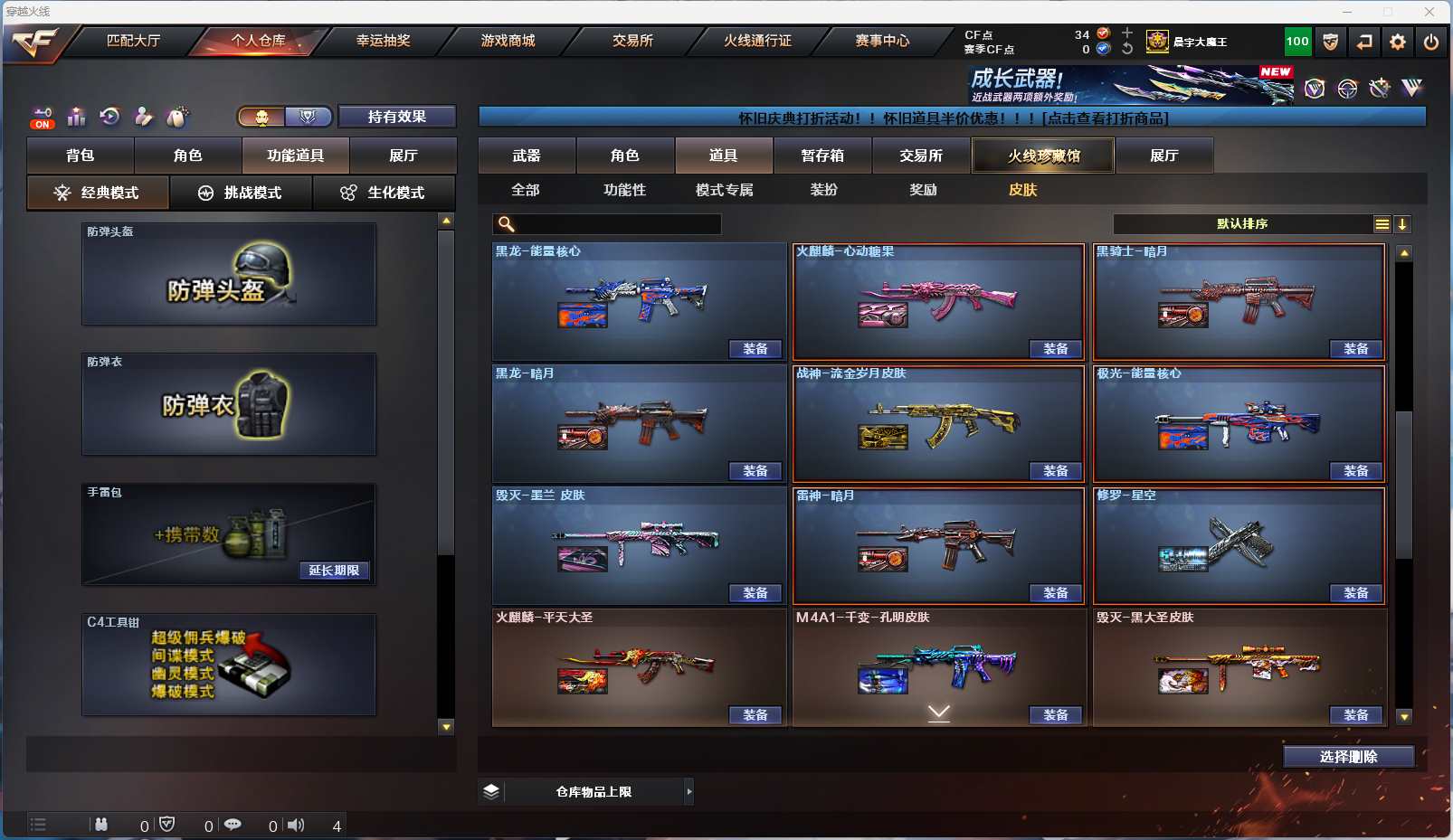Screen dimensions: 1453x840
Task: Switch to the 武器 weapons tab
Action: click(527, 156)
